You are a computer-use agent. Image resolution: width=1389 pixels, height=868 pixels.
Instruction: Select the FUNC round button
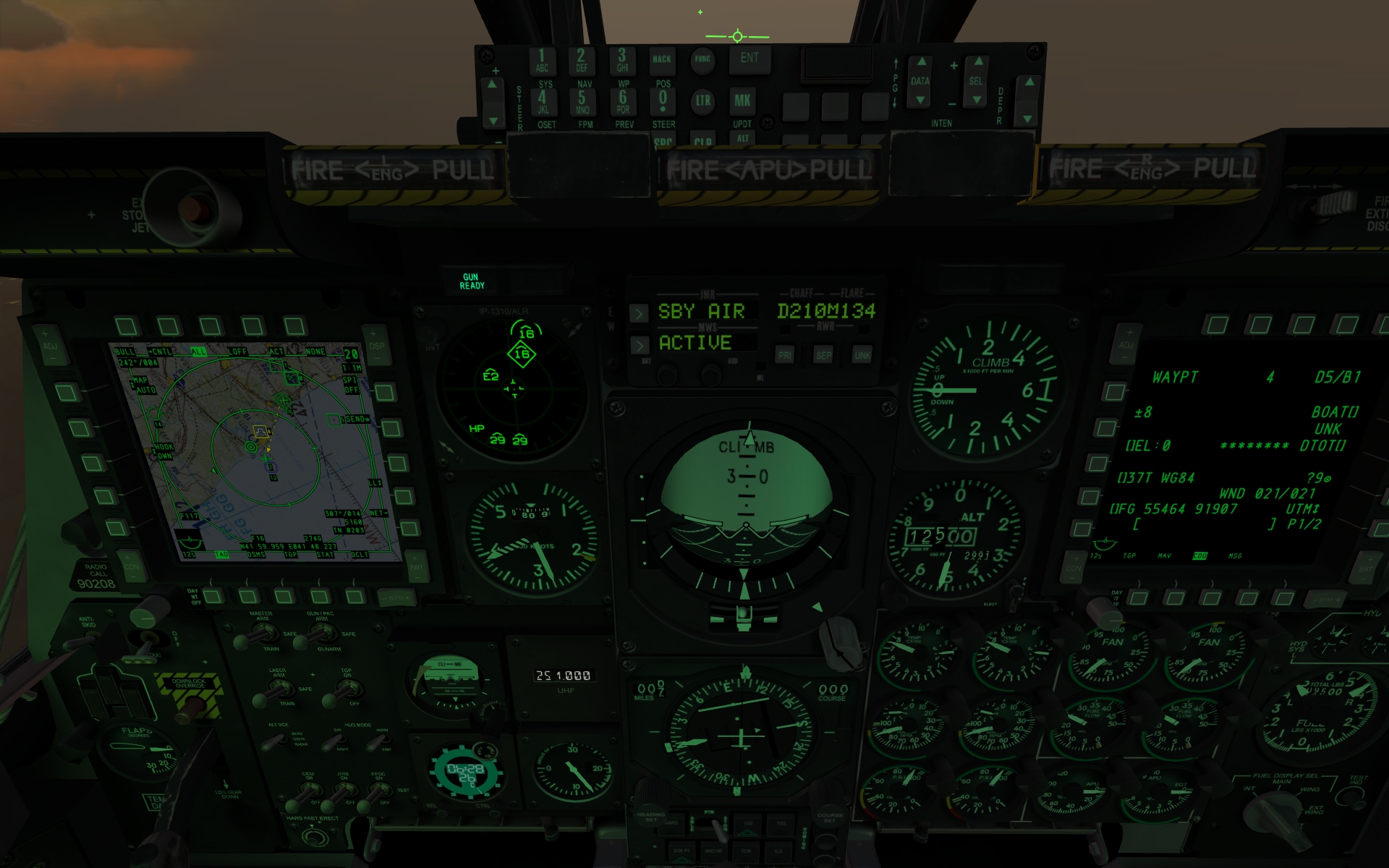pyautogui.click(x=702, y=59)
